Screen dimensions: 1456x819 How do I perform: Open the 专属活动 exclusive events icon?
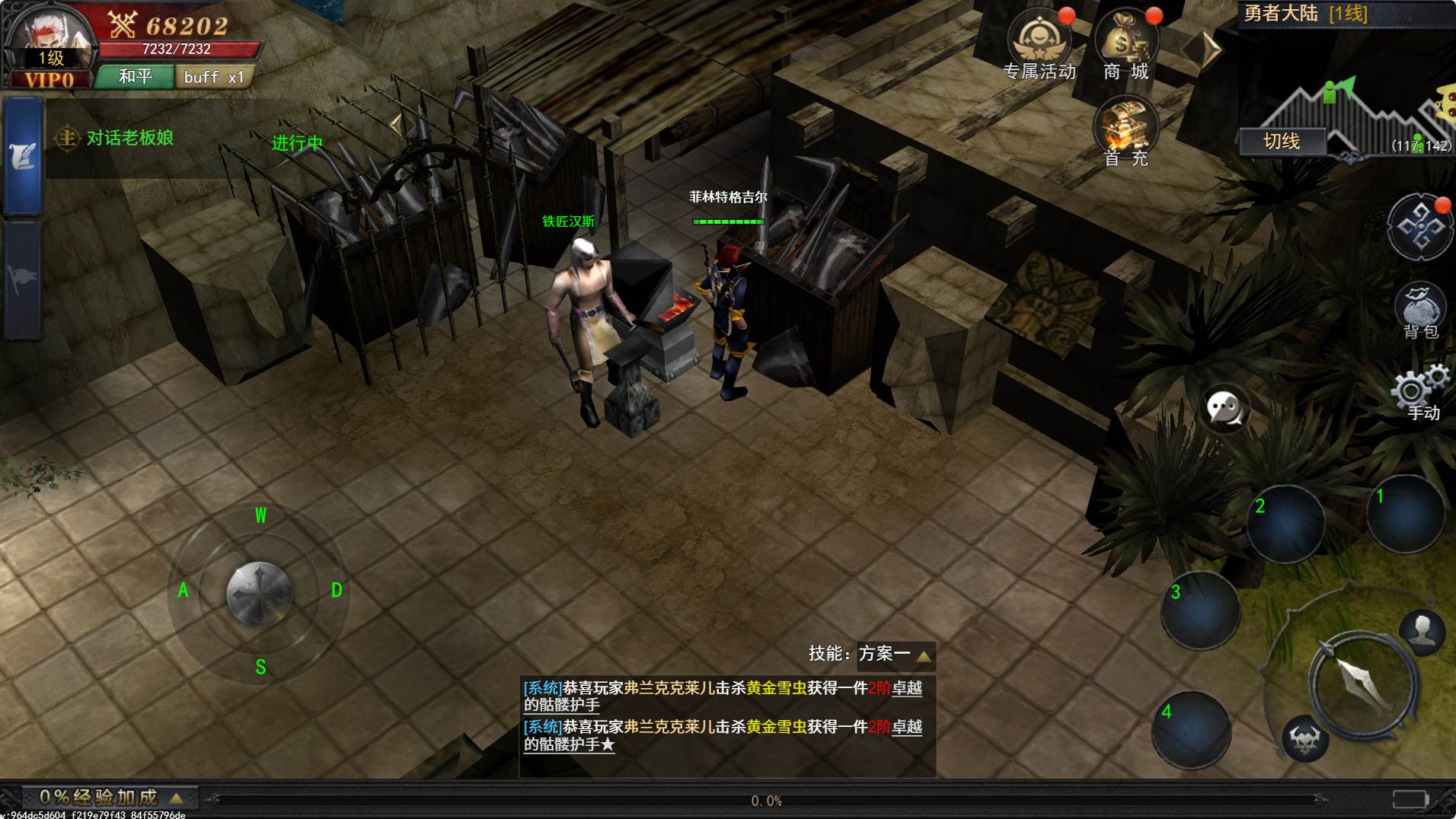pyautogui.click(x=1038, y=46)
